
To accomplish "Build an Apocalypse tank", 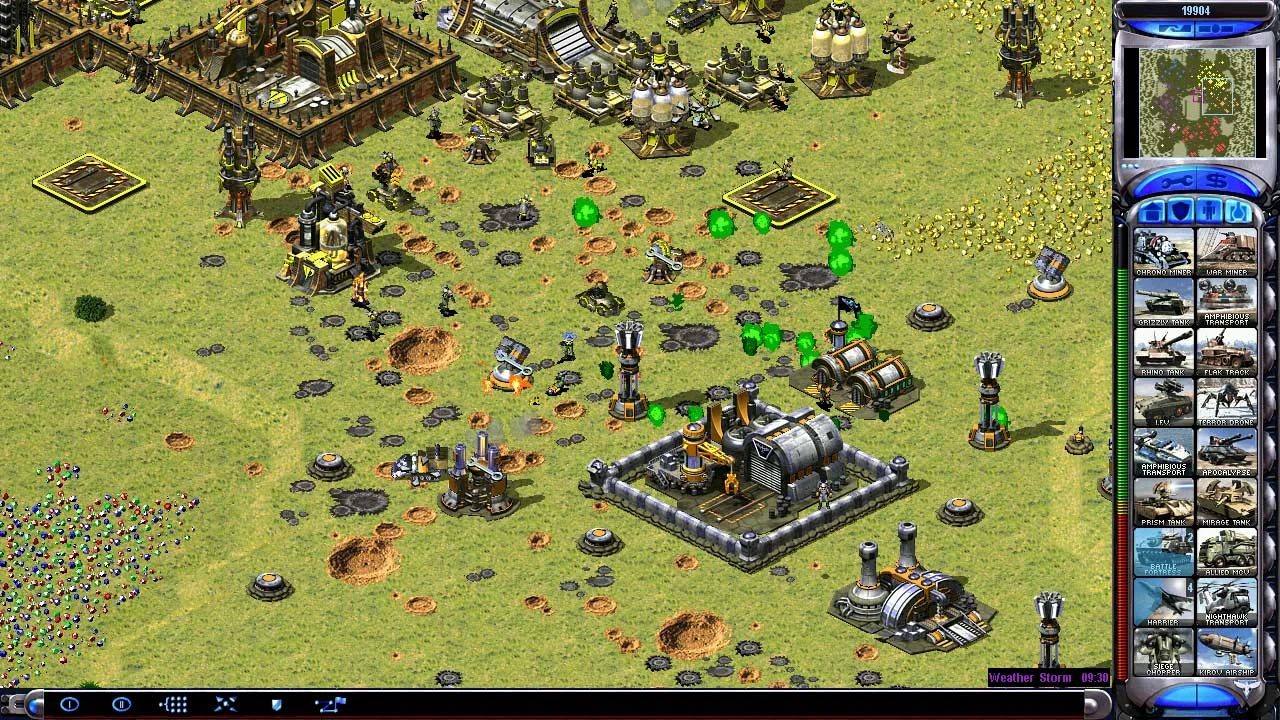I will [1227, 453].
